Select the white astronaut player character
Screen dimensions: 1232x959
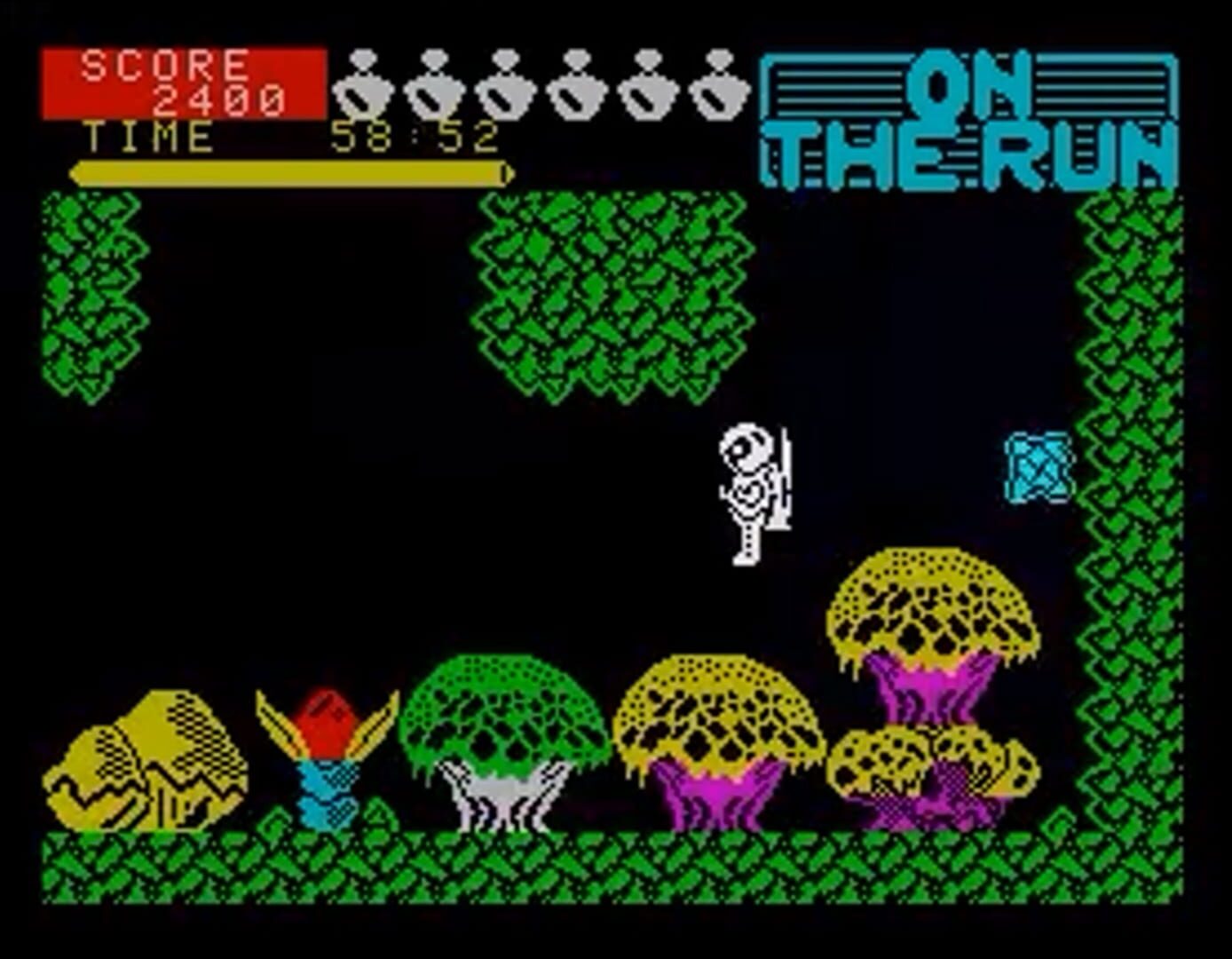tap(750, 488)
